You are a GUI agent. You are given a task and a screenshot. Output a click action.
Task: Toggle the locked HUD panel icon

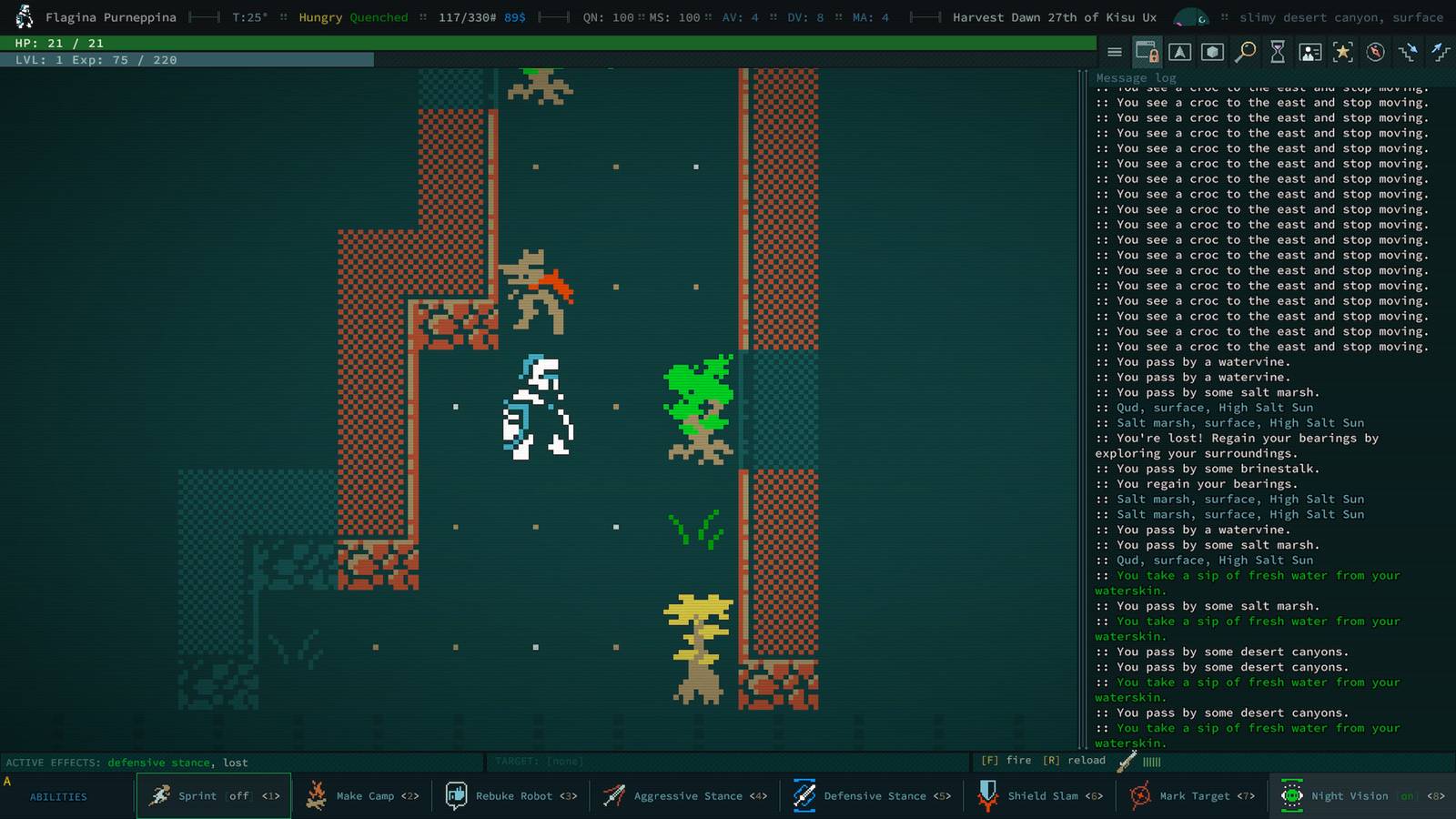pyautogui.click(x=1147, y=52)
